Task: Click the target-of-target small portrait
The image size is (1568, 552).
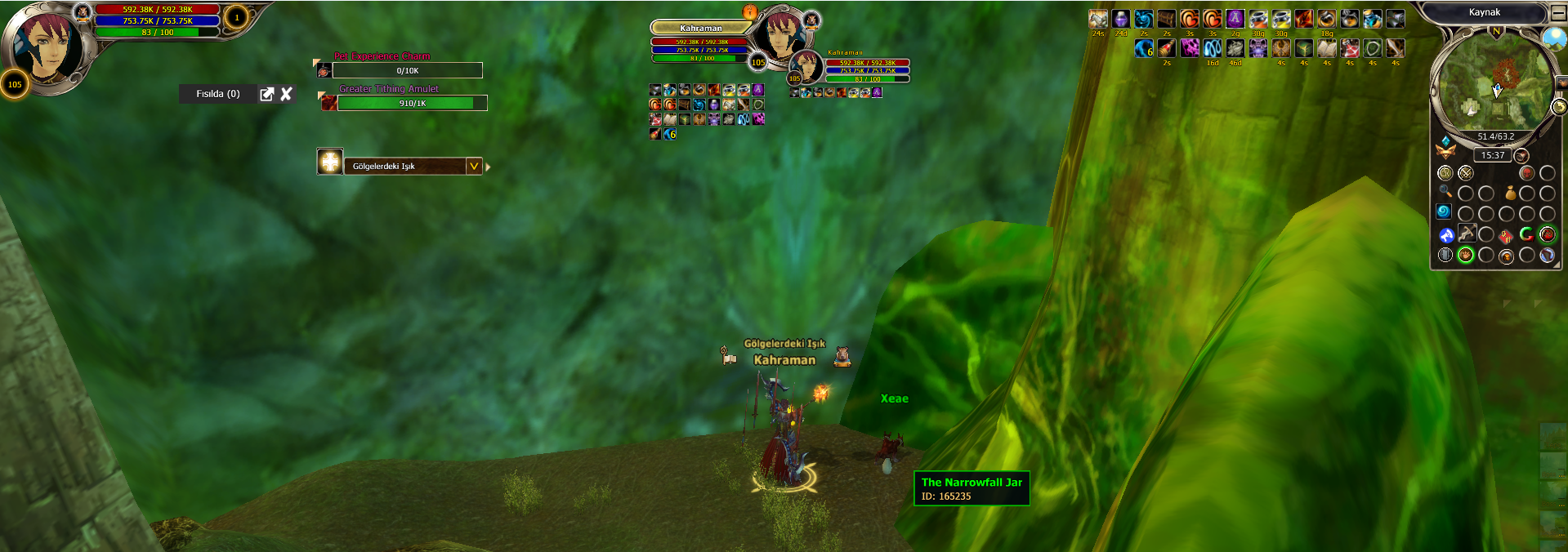Action: pyautogui.click(x=806, y=67)
